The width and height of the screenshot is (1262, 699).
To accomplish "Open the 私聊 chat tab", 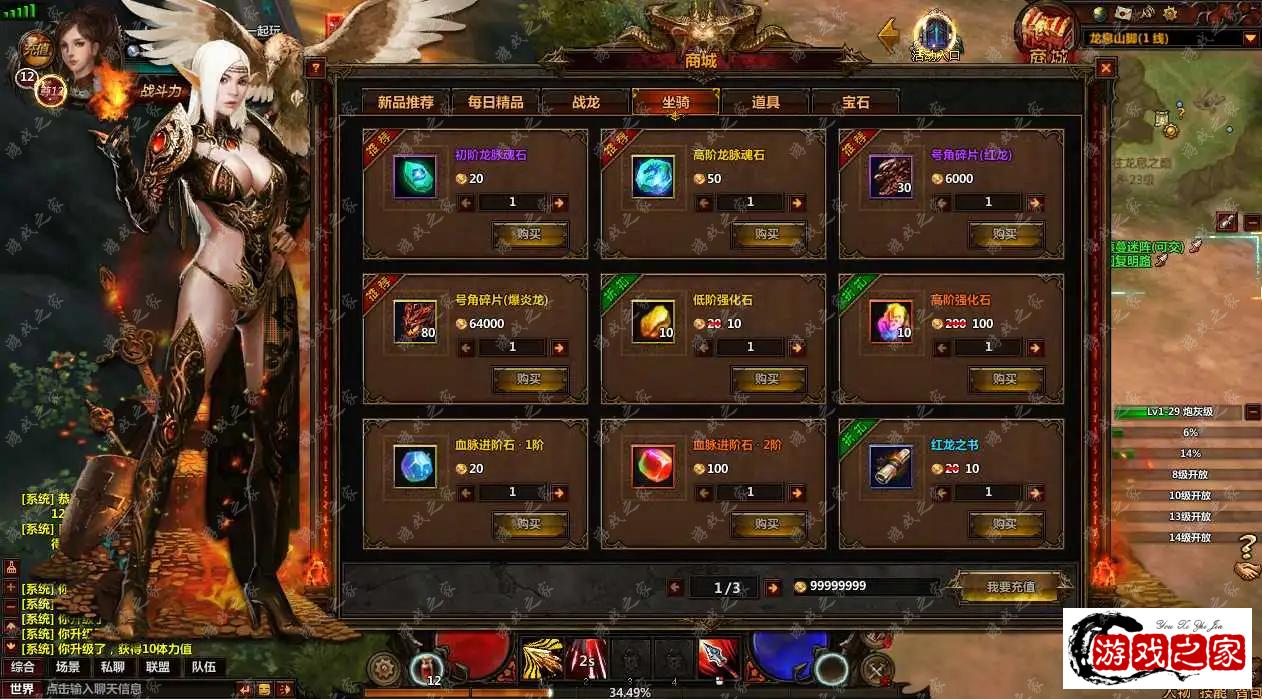I will point(112,667).
